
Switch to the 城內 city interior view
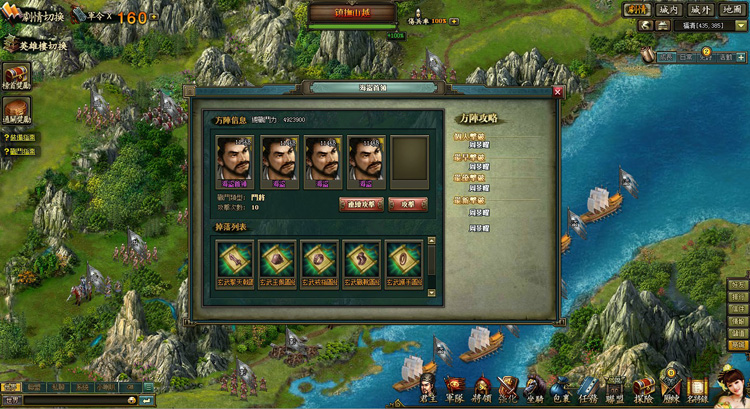click(669, 10)
